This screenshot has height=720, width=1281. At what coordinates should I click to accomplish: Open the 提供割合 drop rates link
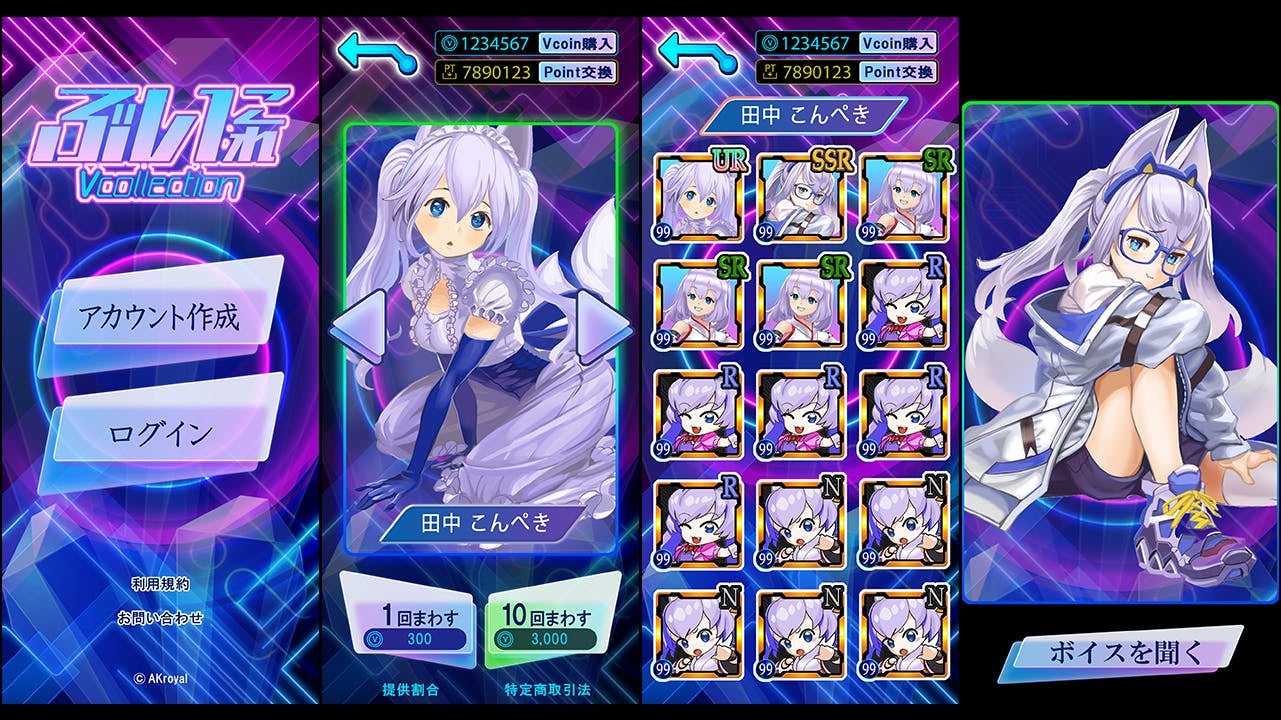(410, 690)
